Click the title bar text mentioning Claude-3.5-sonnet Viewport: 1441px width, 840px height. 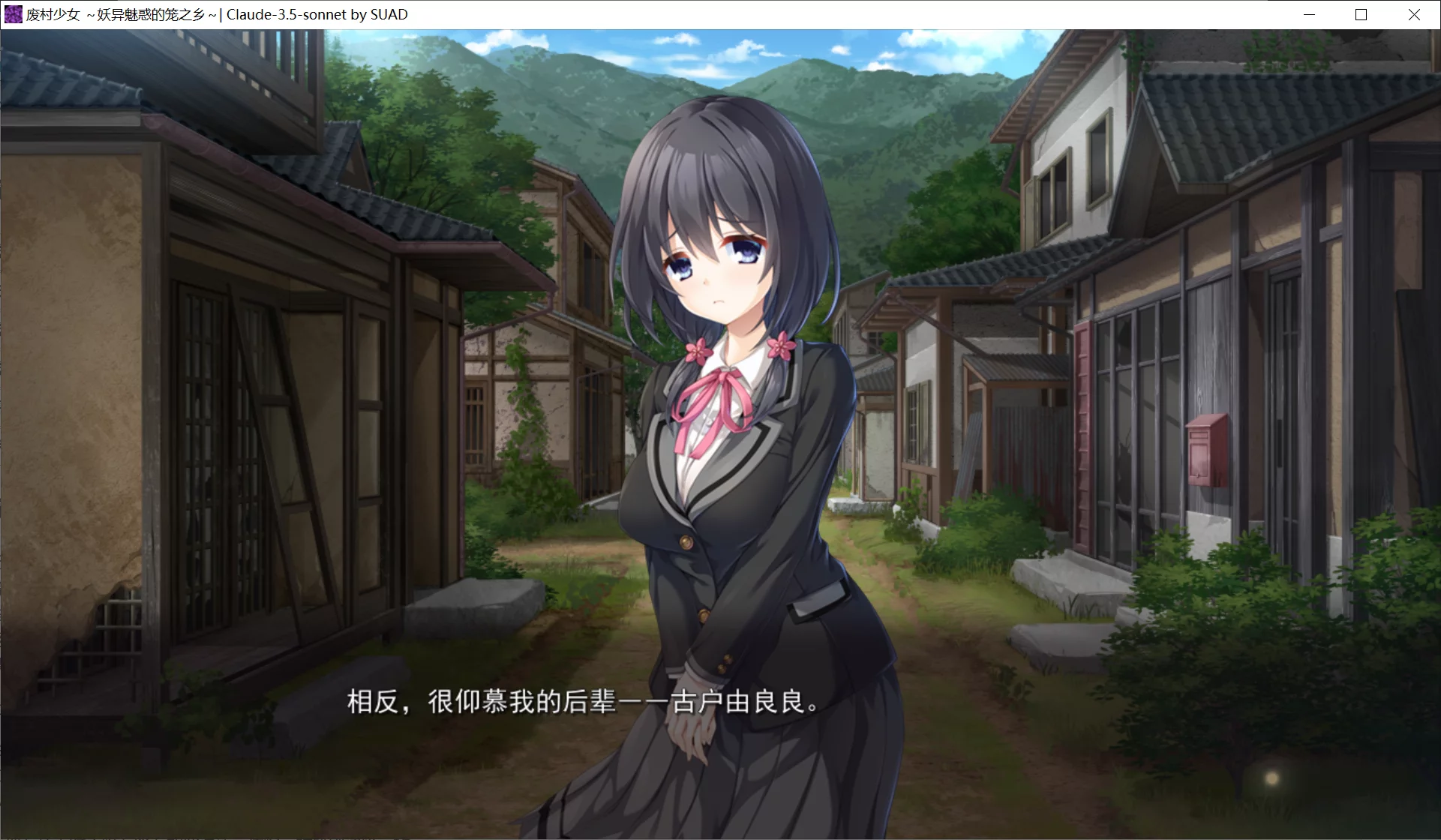click(315, 13)
